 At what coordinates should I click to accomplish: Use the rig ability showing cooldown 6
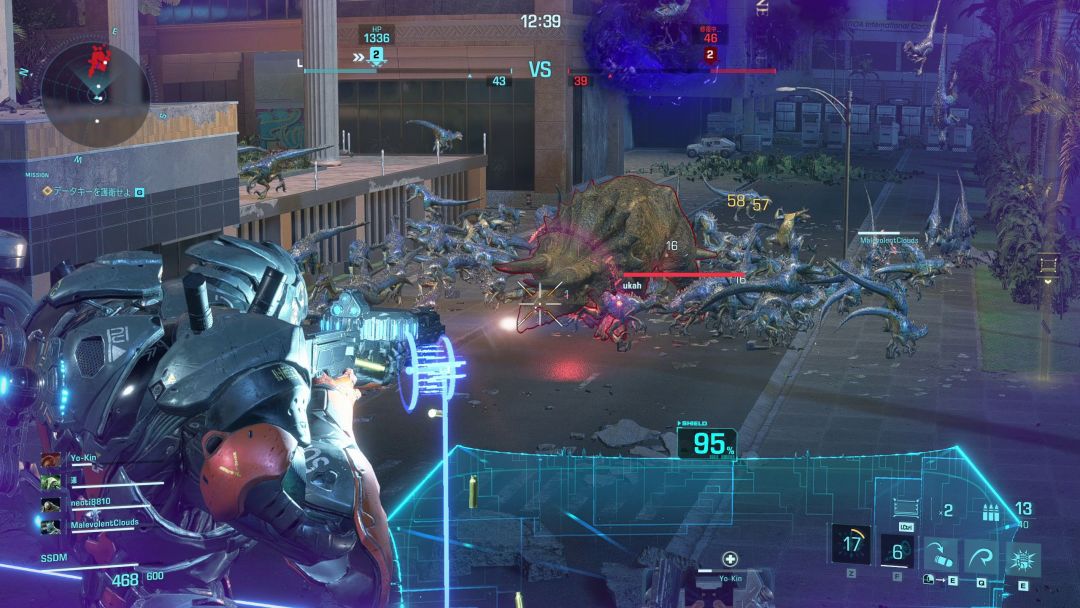tap(897, 551)
